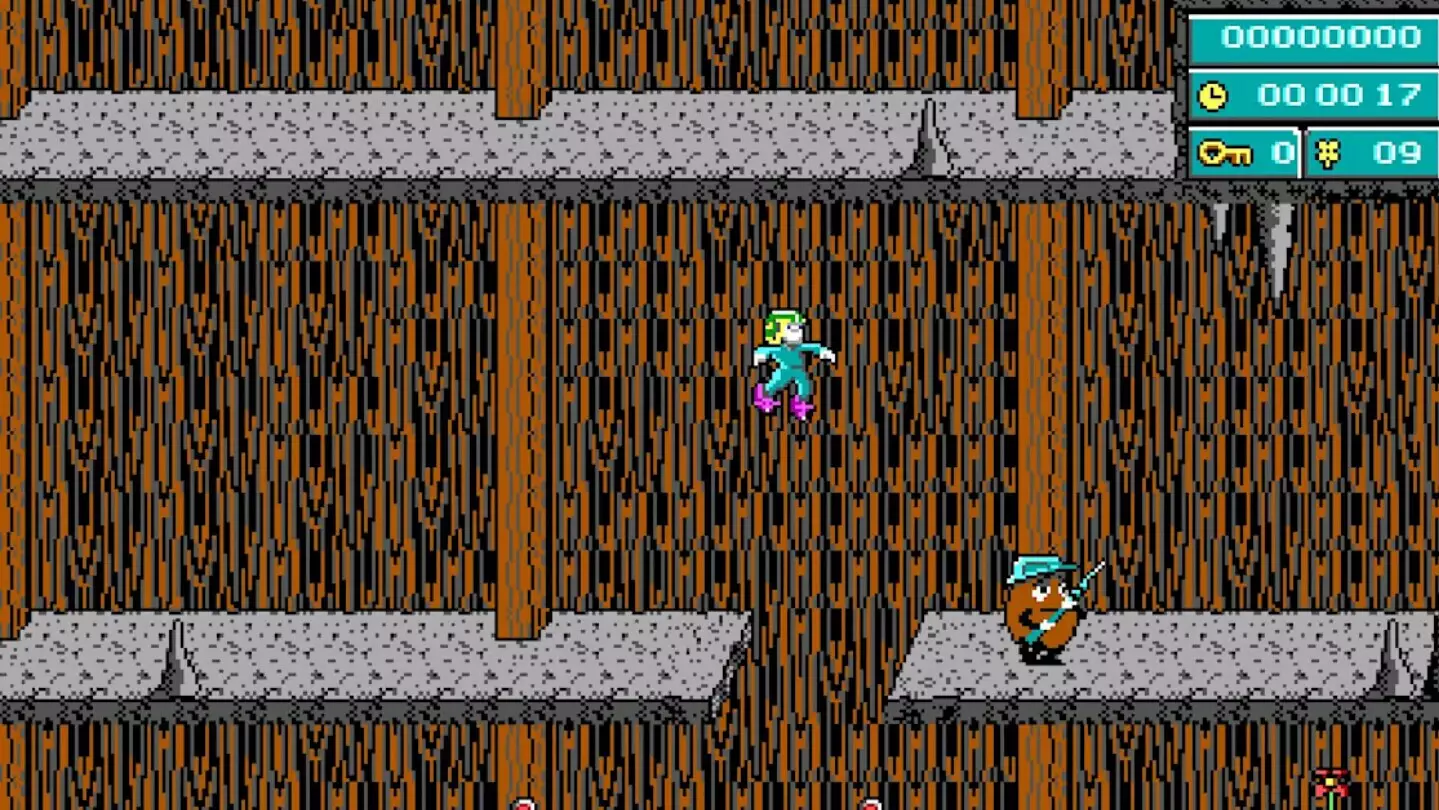The height and width of the screenshot is (810, 1439).
Task: Toggle the key counter showing 0
Action: click(x=1281, y=153)
